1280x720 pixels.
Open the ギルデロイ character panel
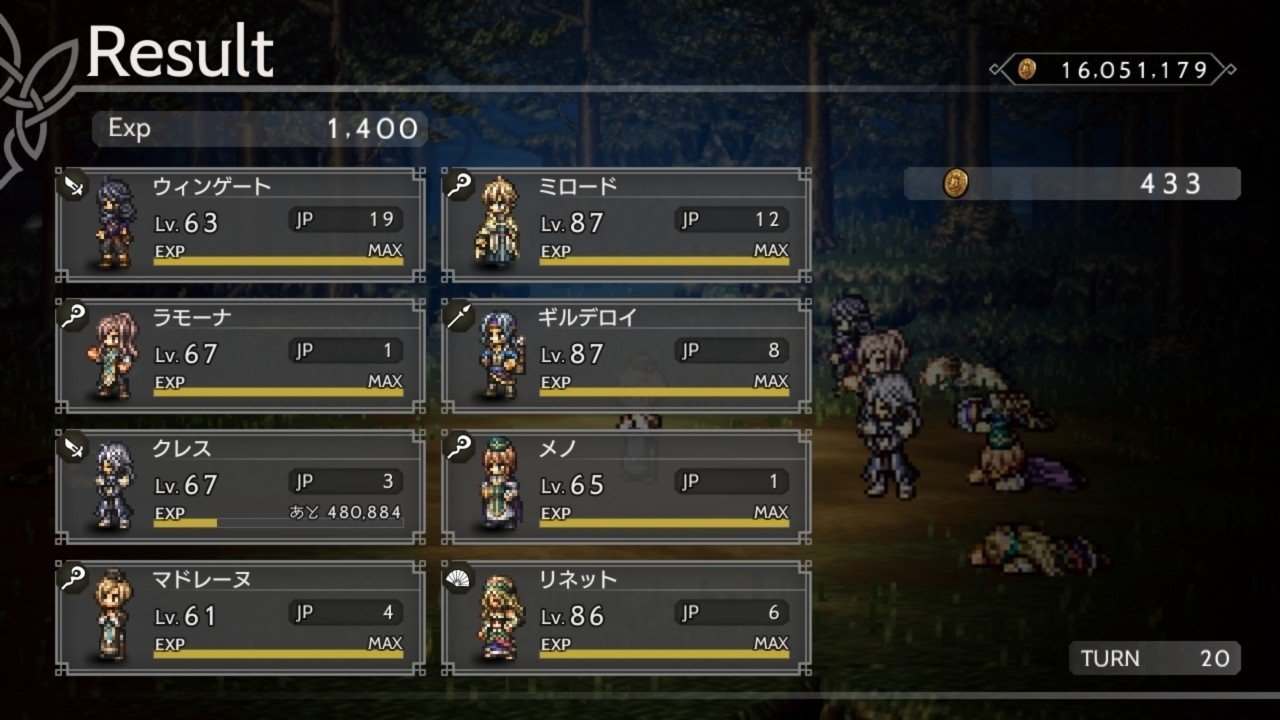626,356
